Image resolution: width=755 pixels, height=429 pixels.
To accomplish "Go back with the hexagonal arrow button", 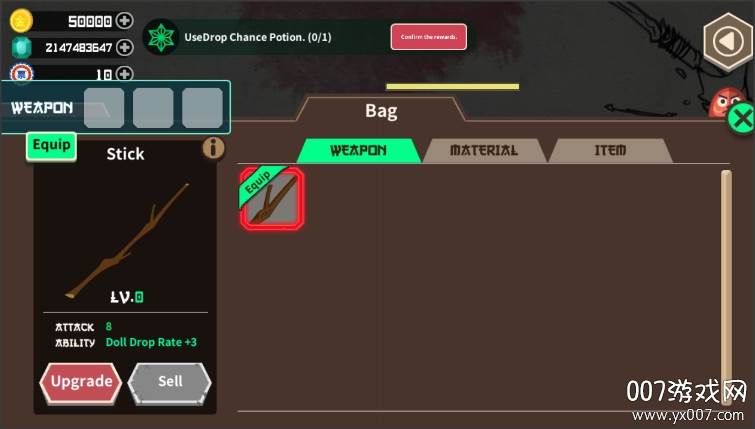I will pos(725,42).
